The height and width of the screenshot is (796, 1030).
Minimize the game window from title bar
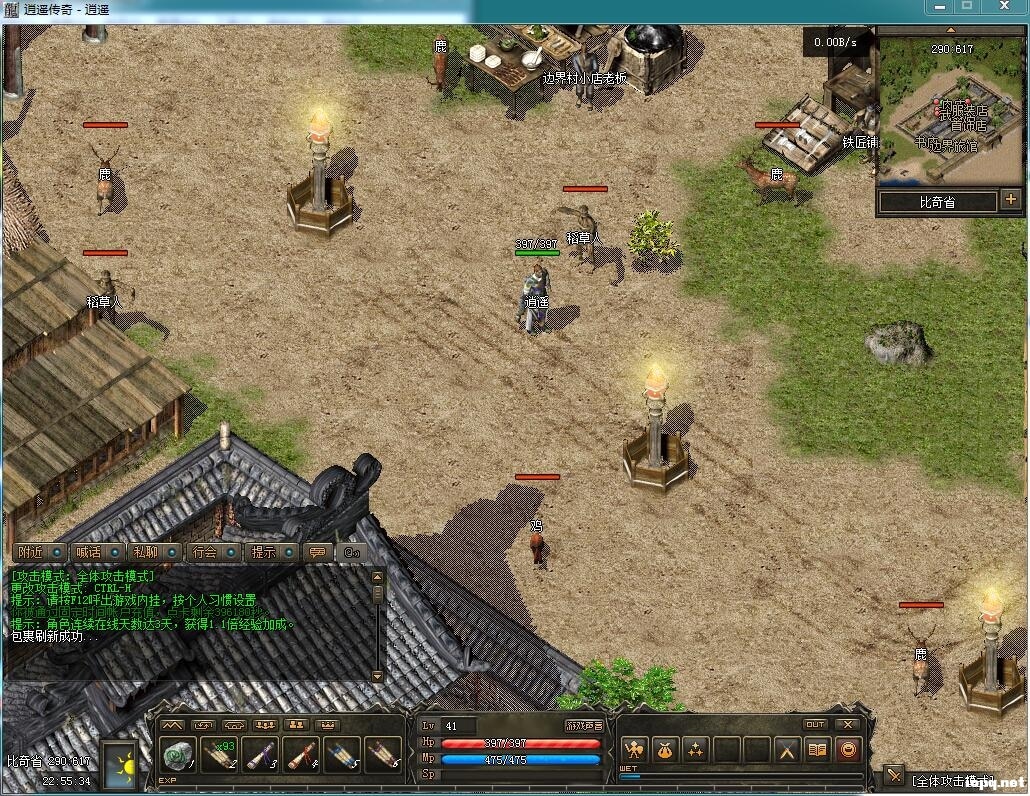tap(939, 7)
